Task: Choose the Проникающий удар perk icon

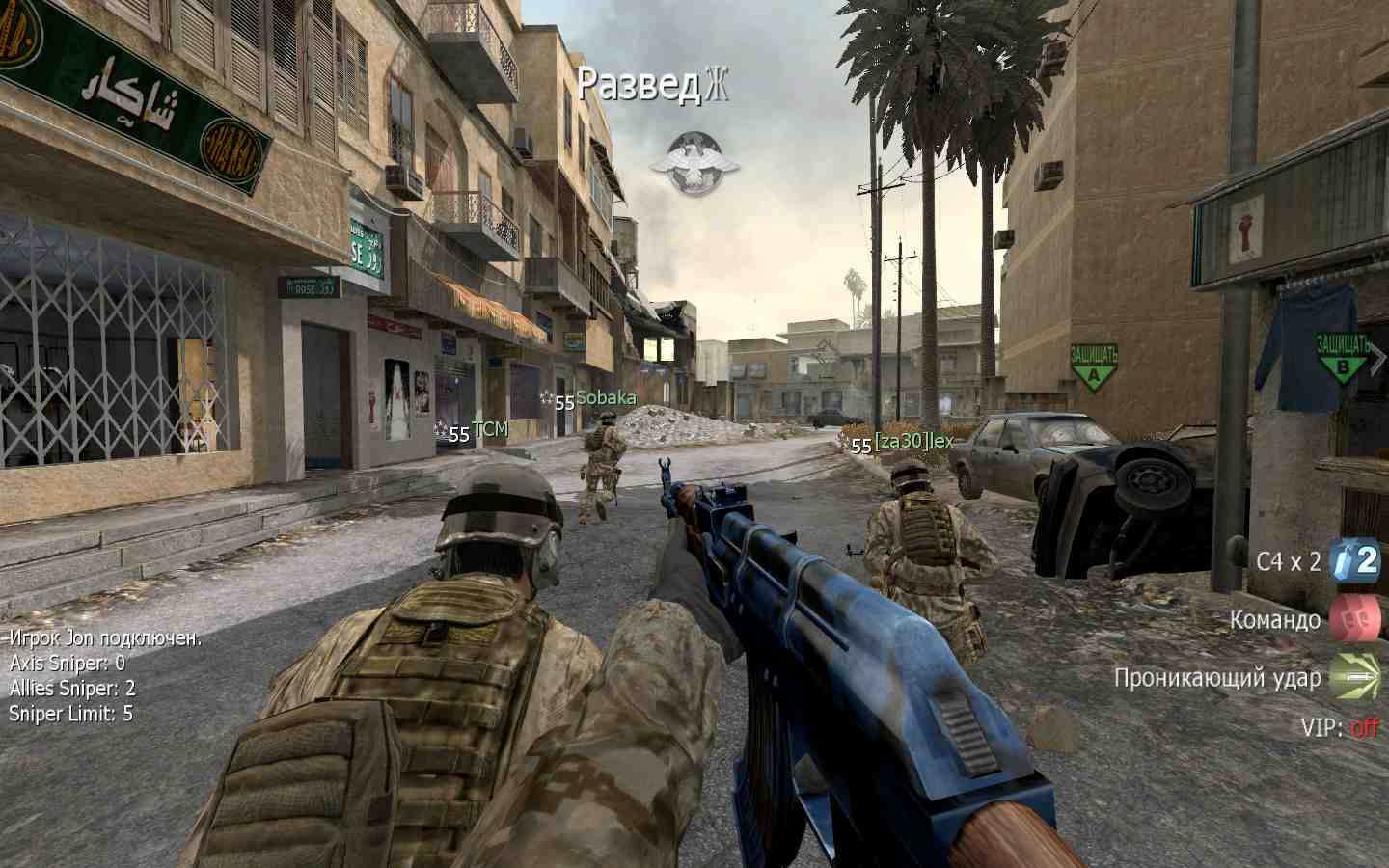Action: coord(1354,676)
